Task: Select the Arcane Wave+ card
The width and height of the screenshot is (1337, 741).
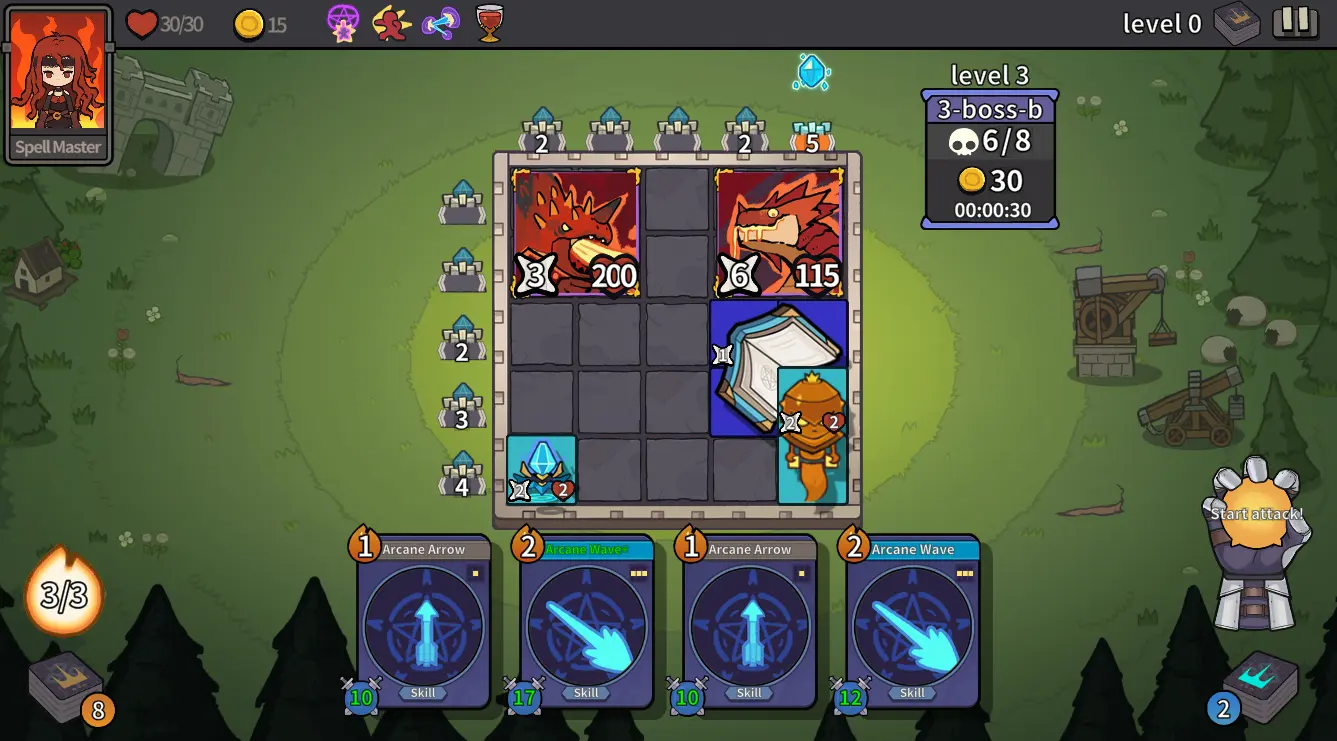Action: 586,622
